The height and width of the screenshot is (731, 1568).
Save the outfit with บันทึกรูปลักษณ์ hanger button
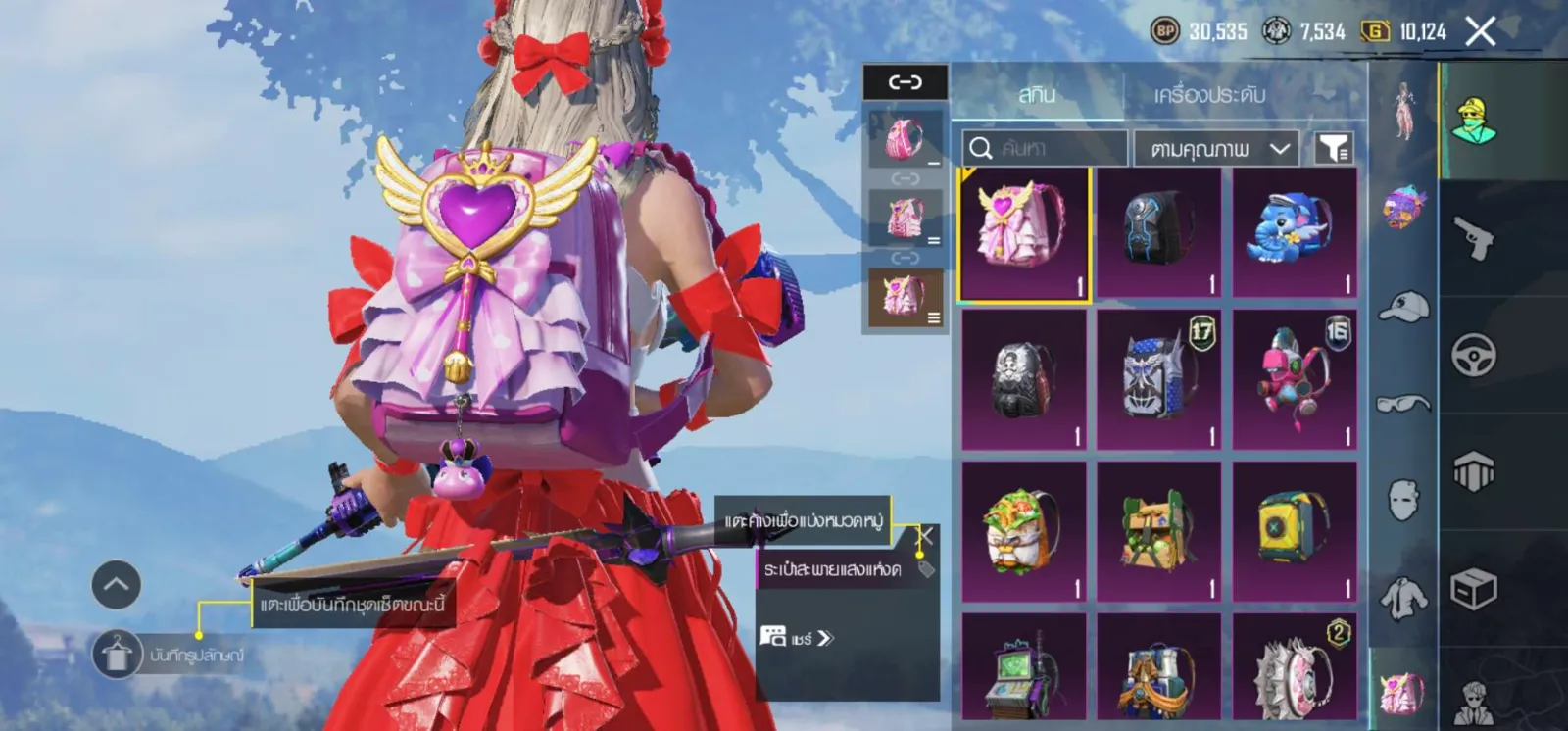point(117,655)
